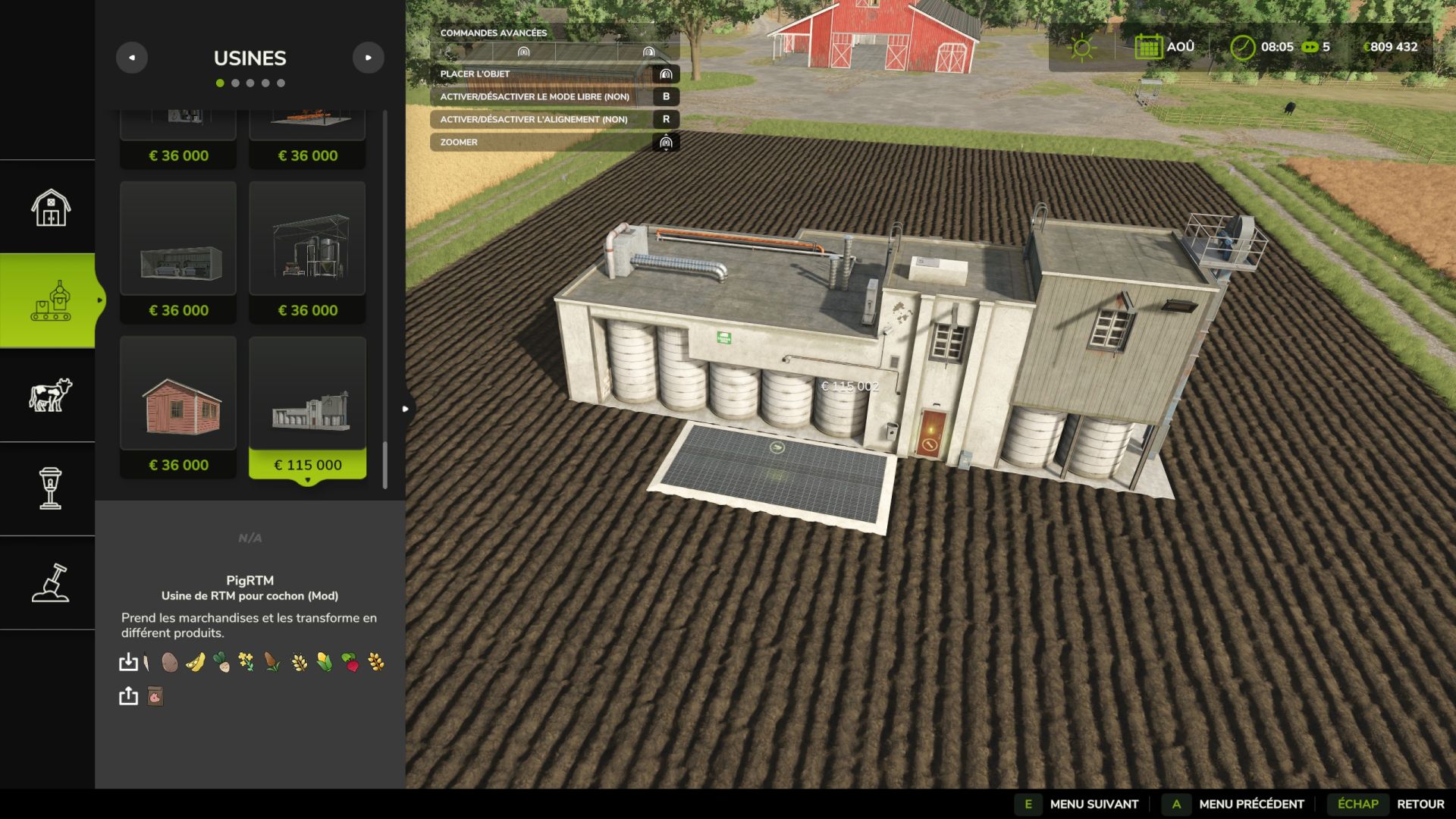Viewport: 1456px width, 819px height.
Task: Select the factories production category
Action: 50,301
